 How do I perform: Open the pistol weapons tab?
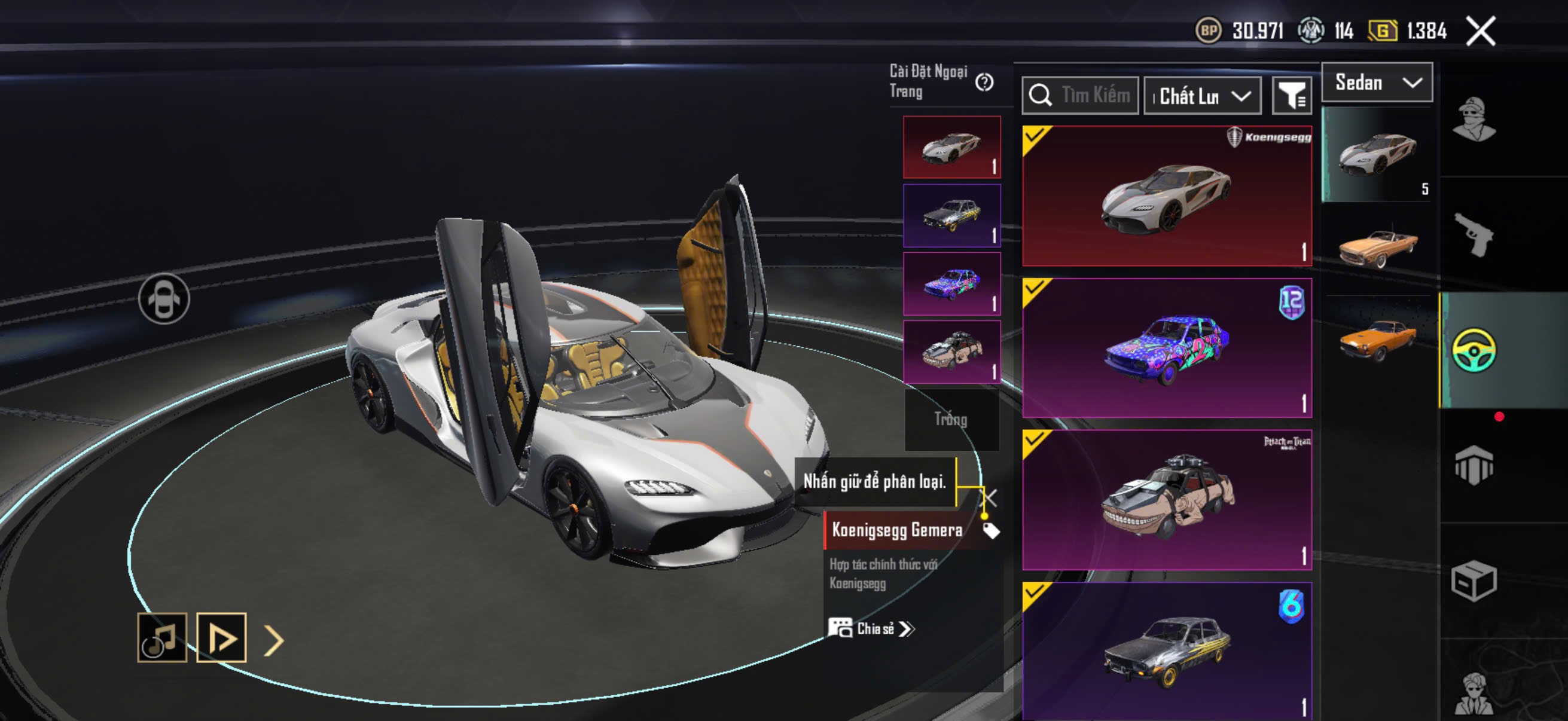tap(1473, 234)
